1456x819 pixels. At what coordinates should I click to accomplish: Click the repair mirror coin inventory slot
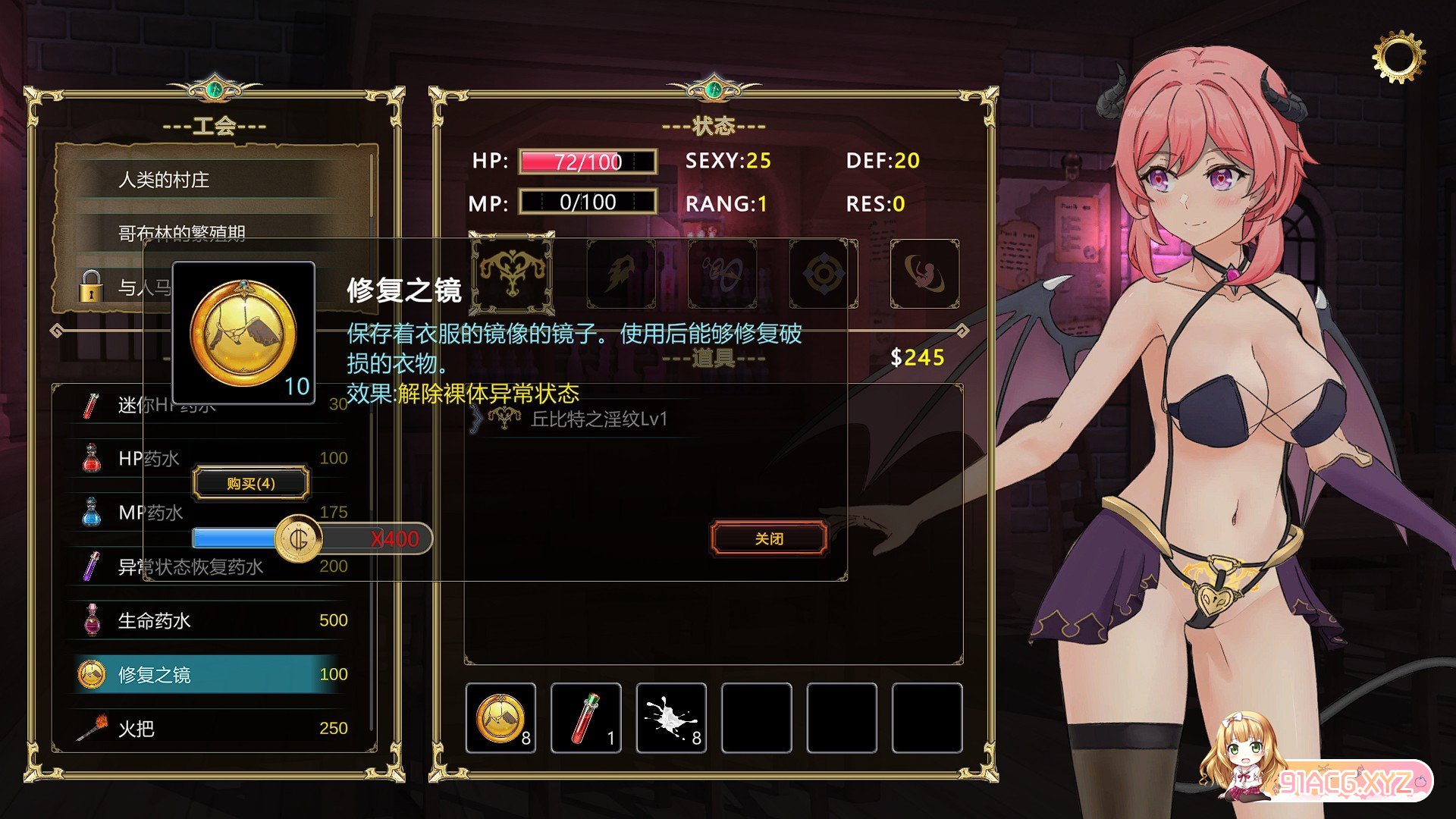[x=500, y=717]
